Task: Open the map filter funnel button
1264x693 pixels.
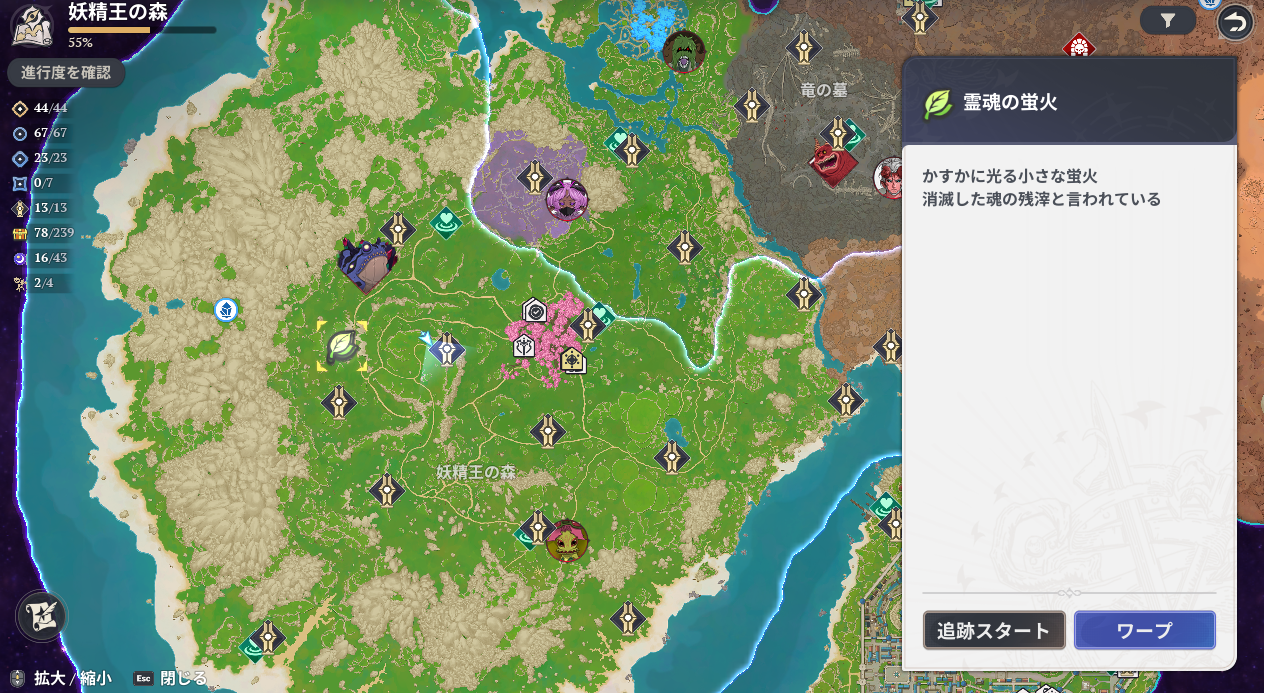Action: tap(1167, 20)
